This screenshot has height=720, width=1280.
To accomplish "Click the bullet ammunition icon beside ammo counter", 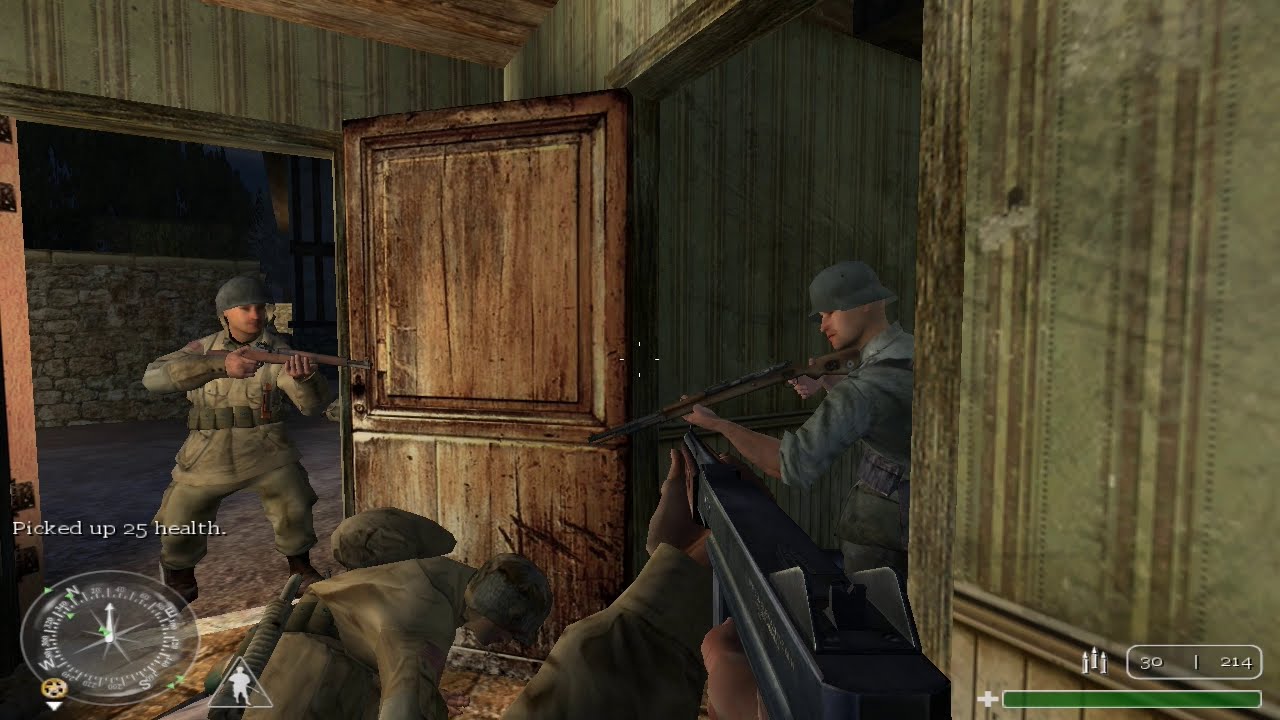I will [1095, 662].
